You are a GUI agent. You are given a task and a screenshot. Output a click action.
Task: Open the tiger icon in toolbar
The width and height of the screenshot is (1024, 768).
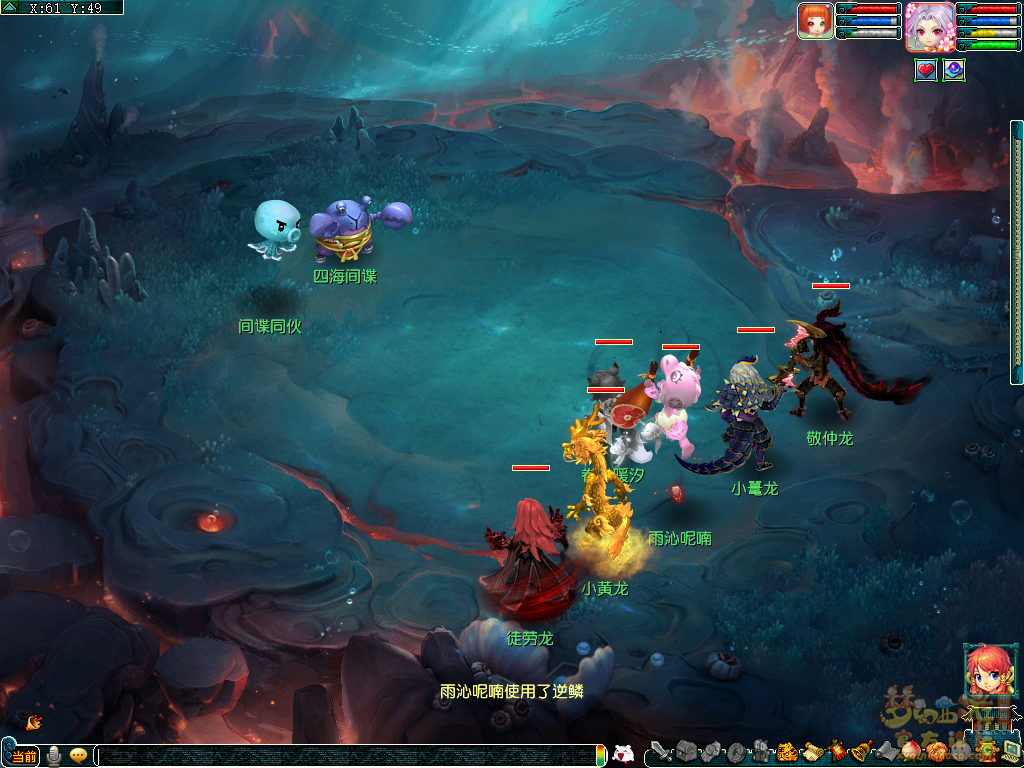tap(787, 751)
